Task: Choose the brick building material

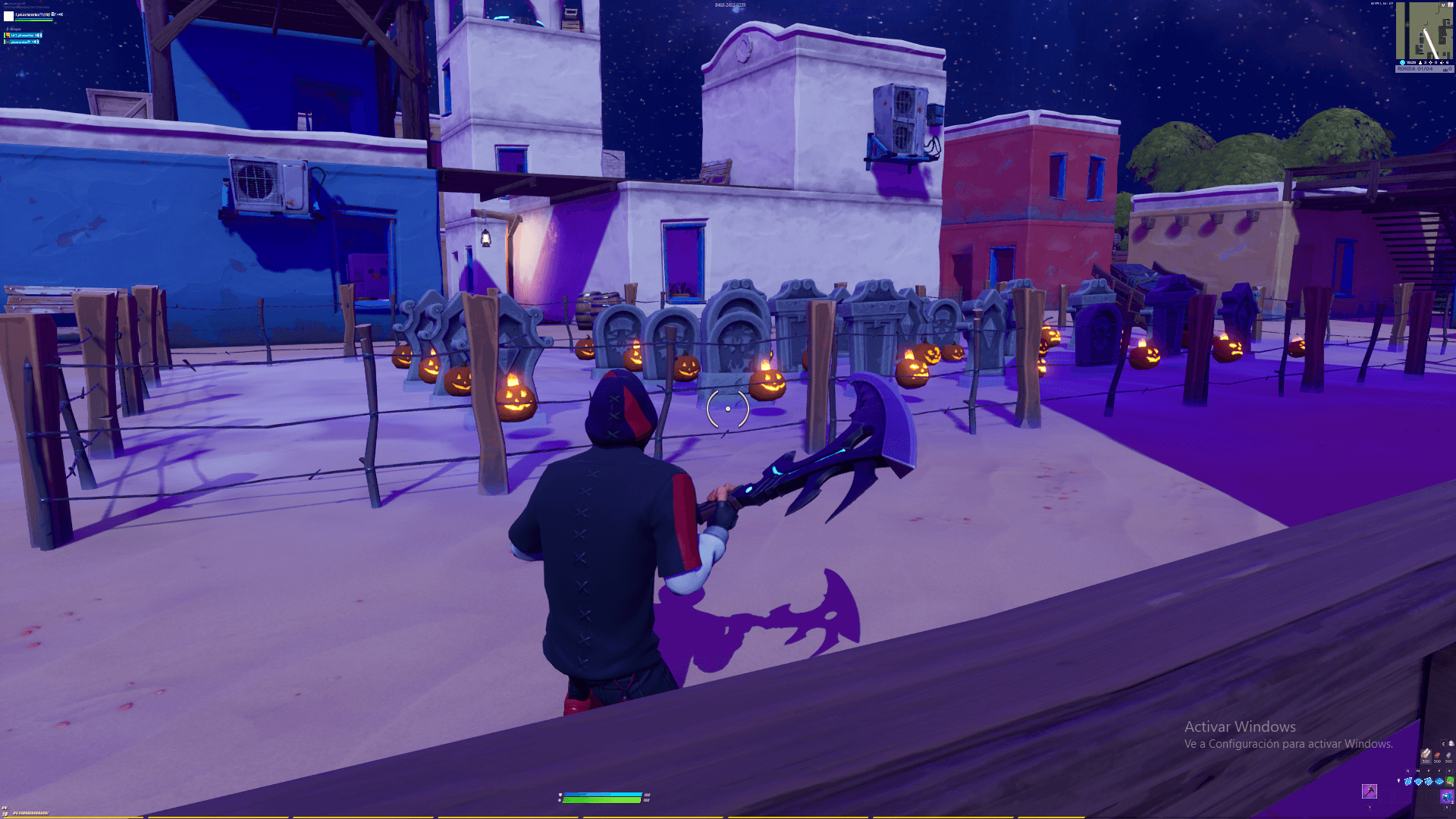Action: point(1437,754)
